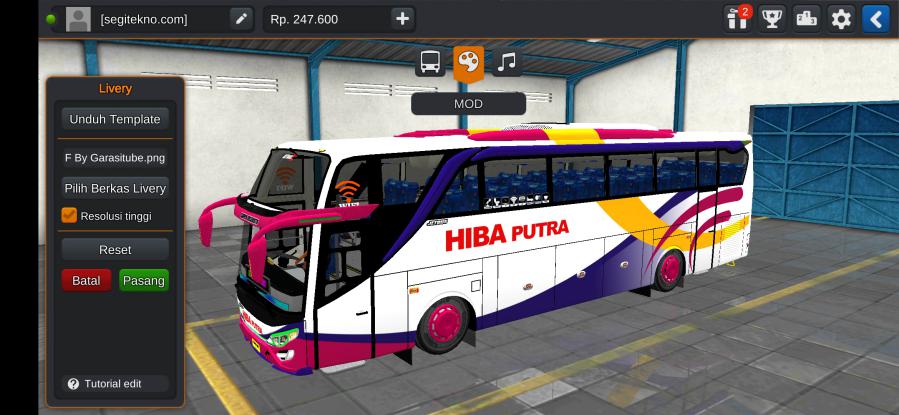Open the player profile avatar
The height and width of the screenshot is (415, 899).
(x=78, y=18)
